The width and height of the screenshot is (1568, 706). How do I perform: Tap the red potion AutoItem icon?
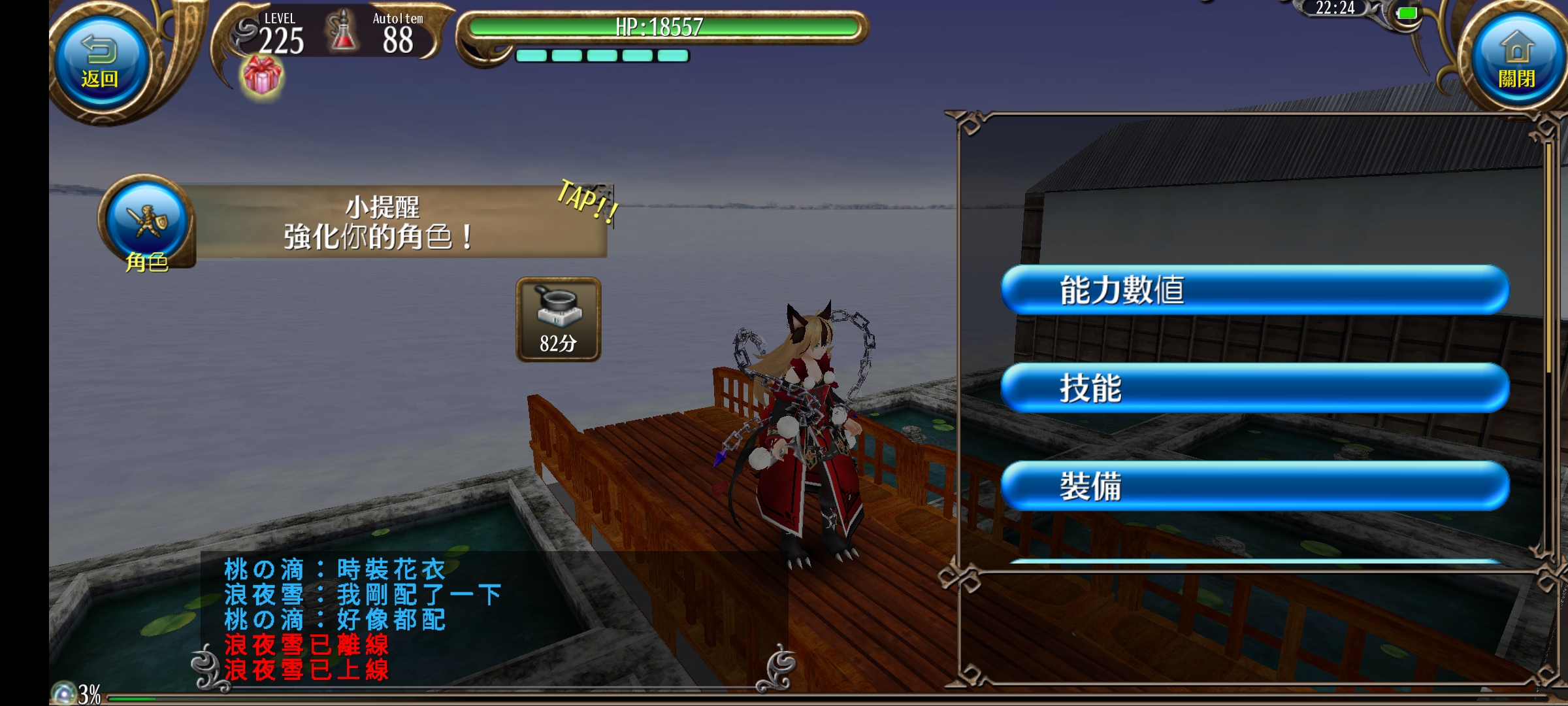[342, 33]
